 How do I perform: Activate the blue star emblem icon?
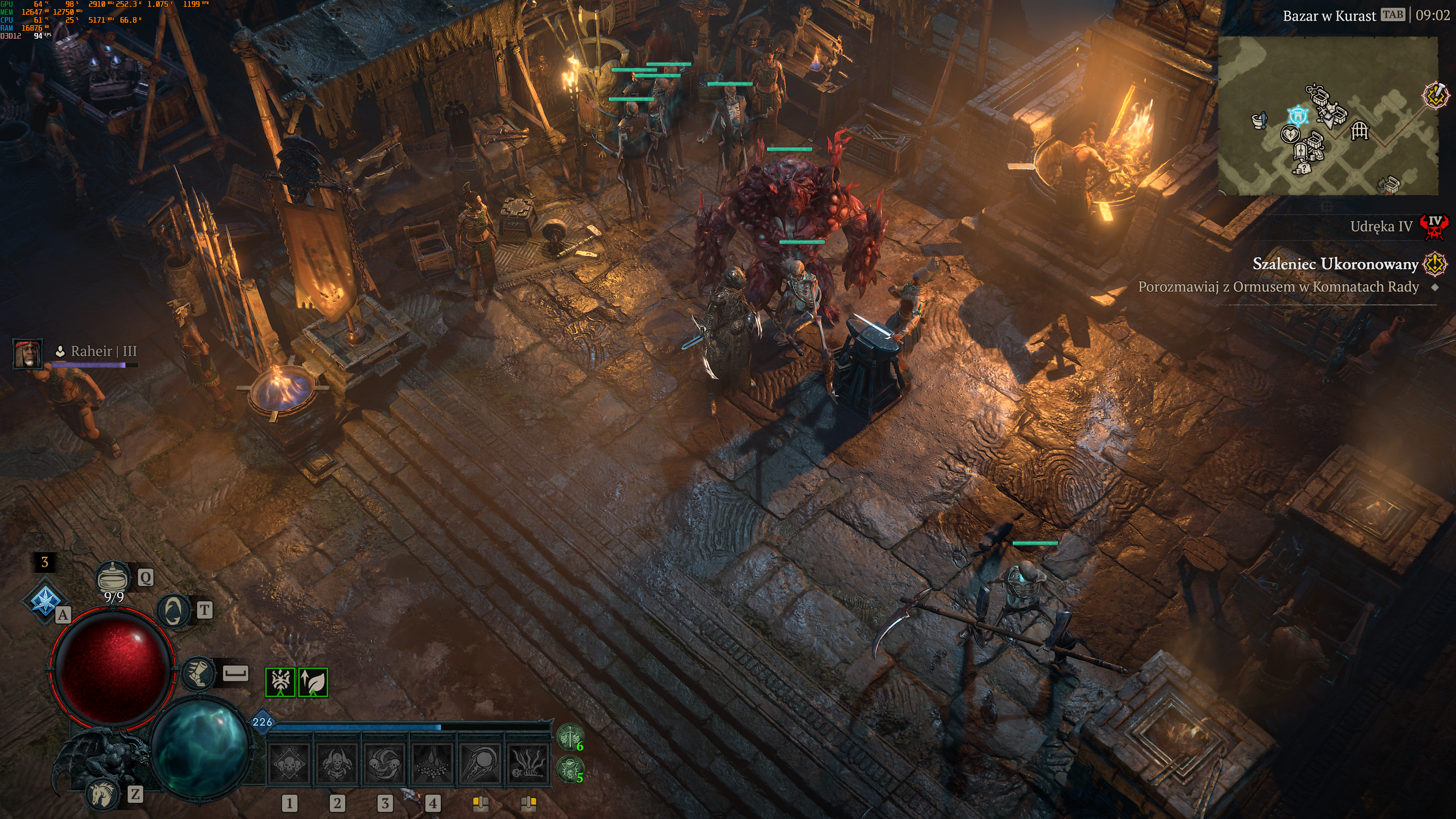45,600
